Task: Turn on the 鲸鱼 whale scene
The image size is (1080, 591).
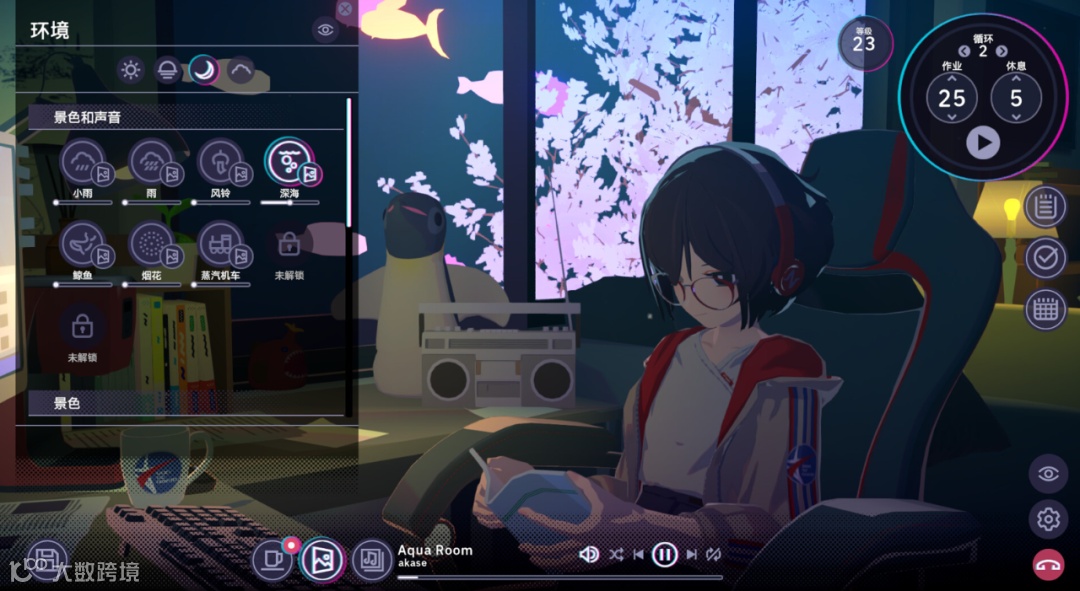Action: (x=83, y=244)
